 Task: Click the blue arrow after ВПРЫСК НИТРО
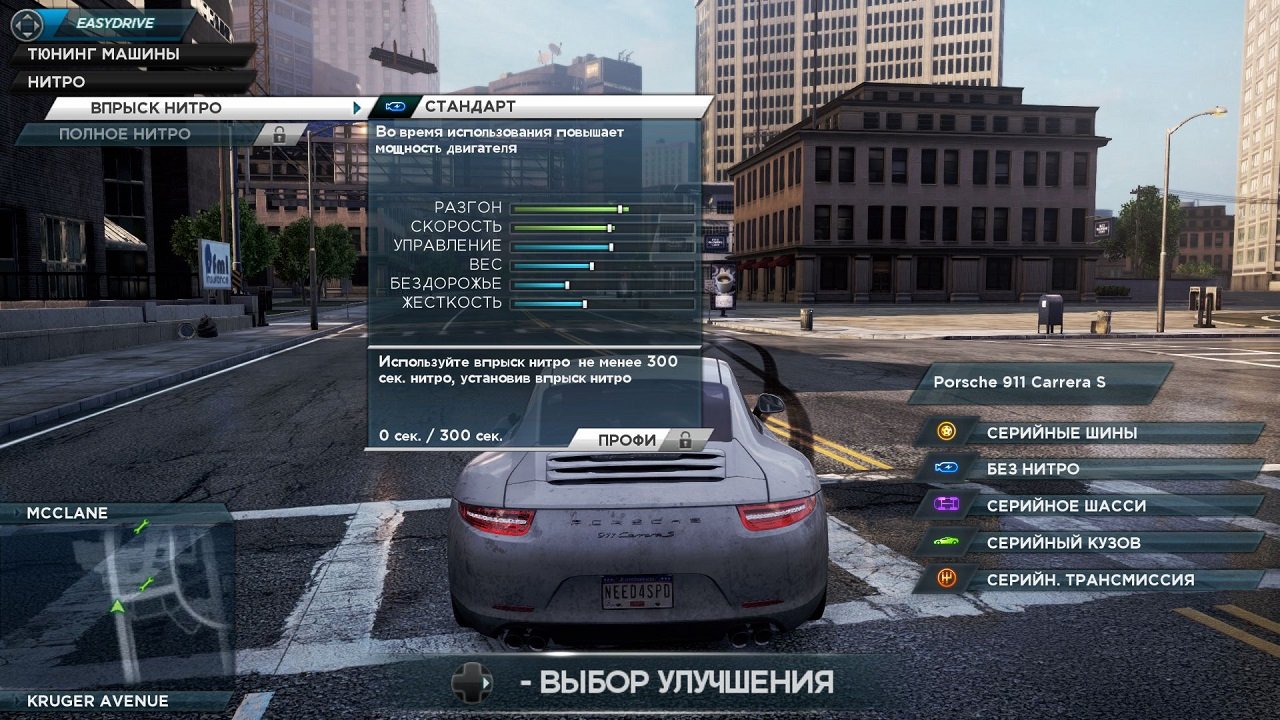pos(356,105)
